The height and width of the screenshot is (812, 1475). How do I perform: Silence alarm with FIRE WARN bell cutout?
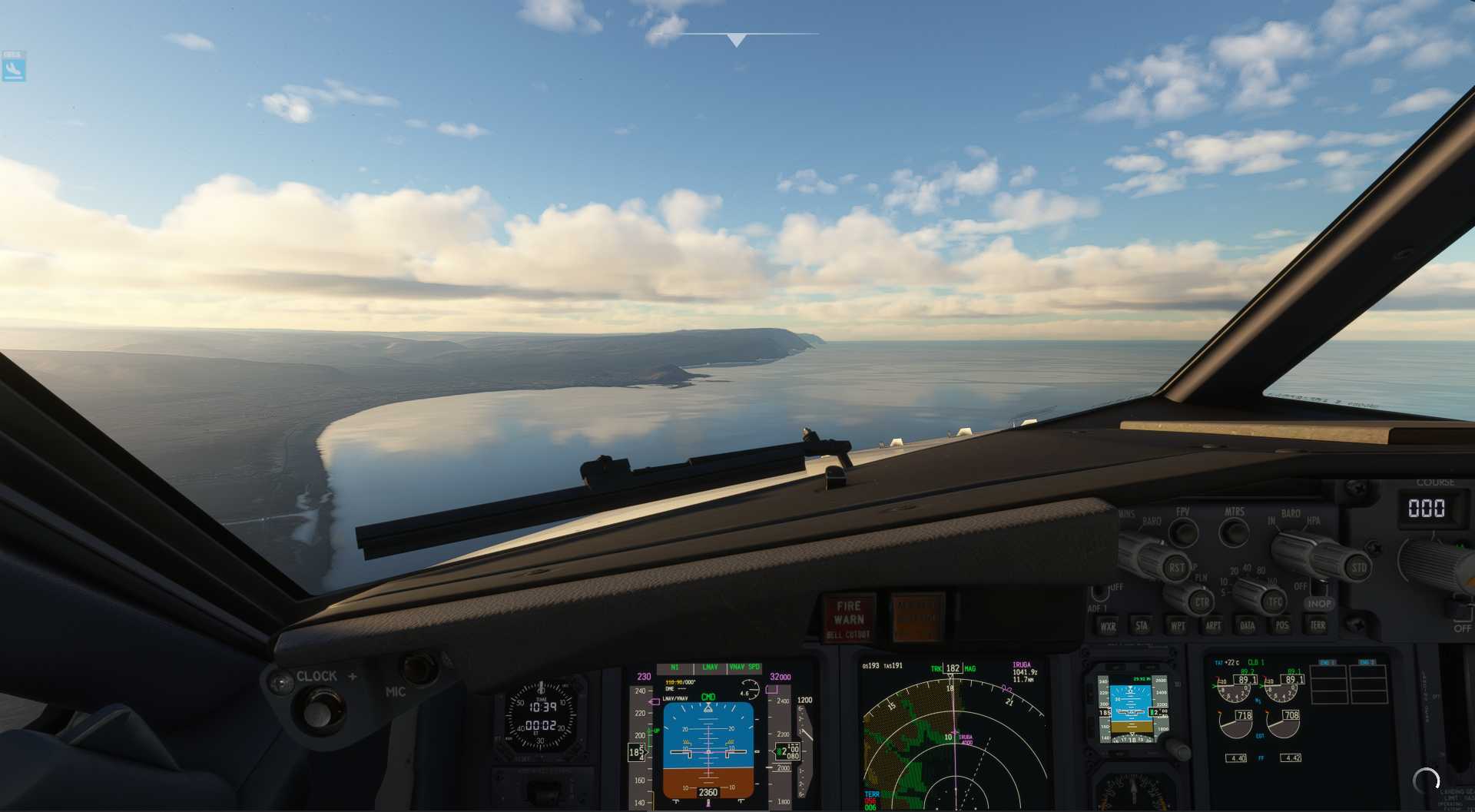coord(849,619)
